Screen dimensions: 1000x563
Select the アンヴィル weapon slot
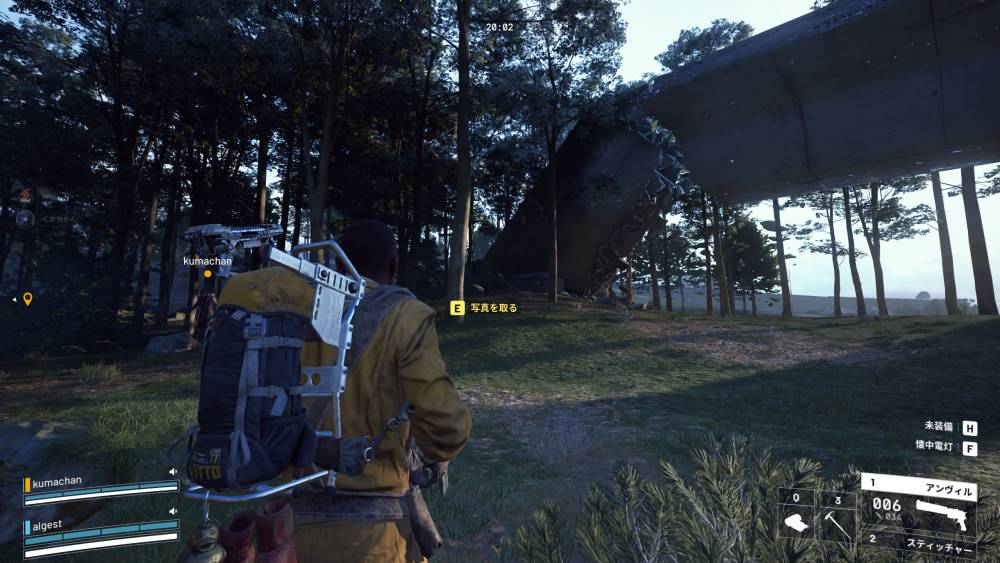[919, 503]
